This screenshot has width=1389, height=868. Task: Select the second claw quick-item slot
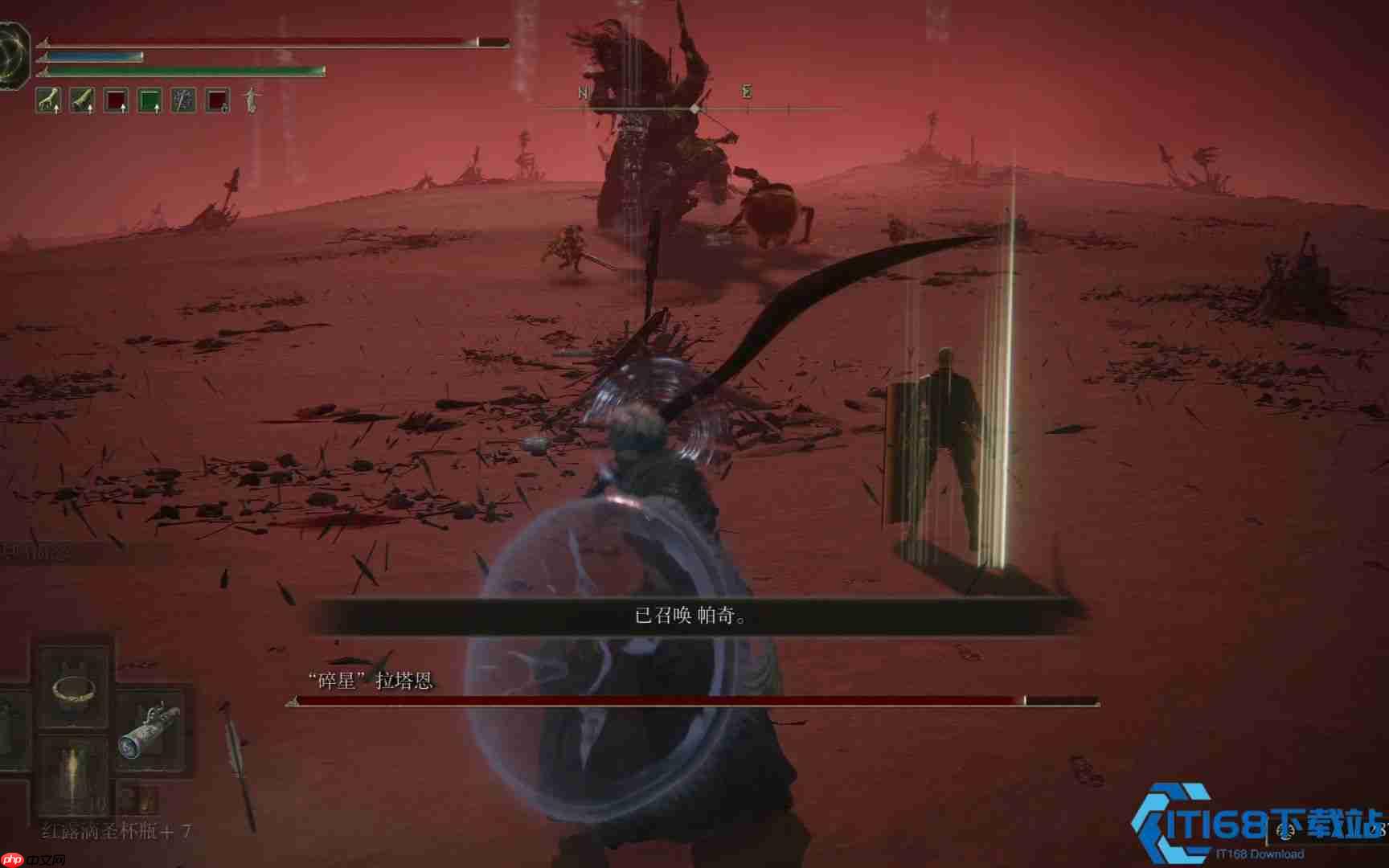click(82, 100)
